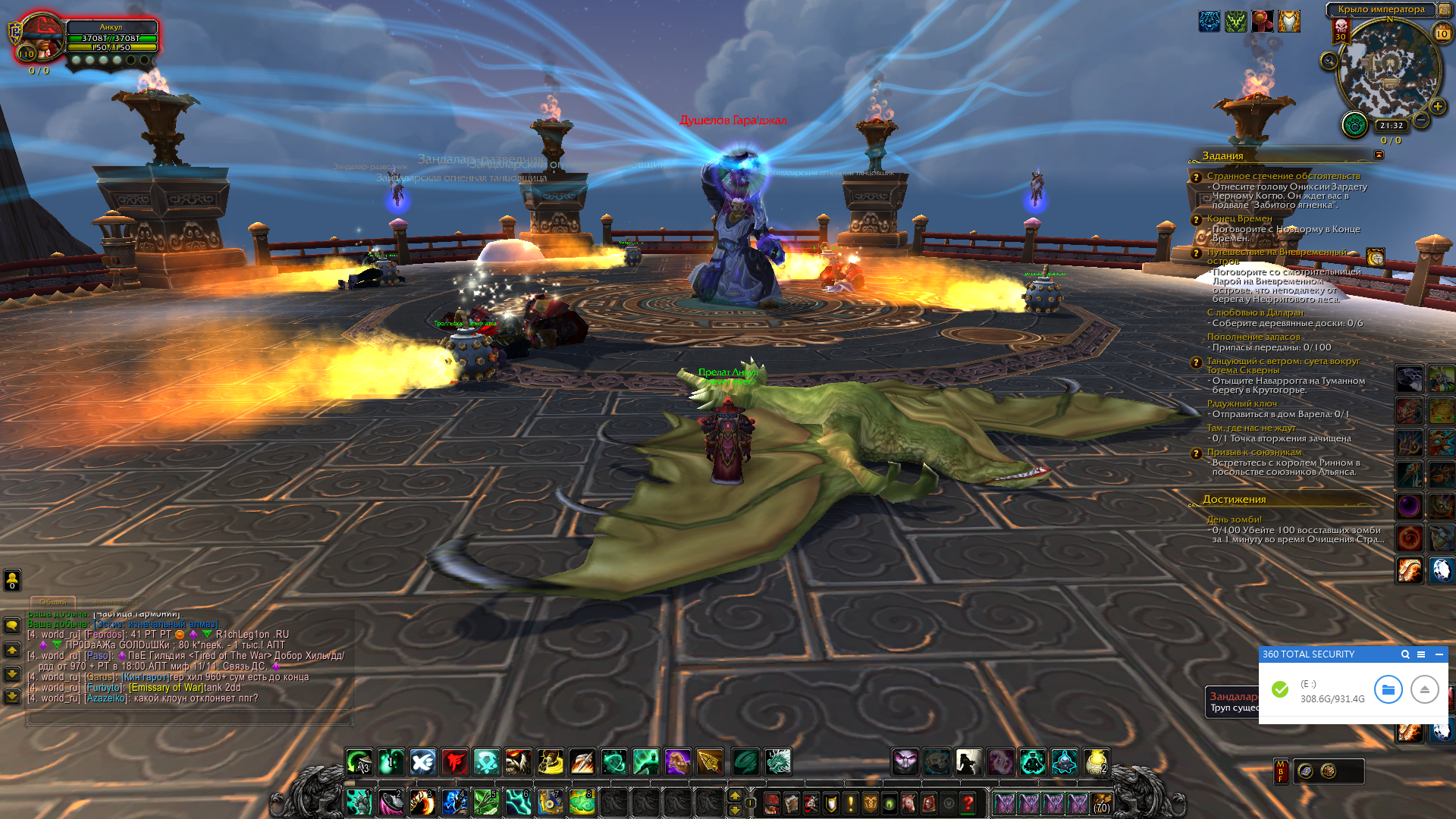Switch to the Журнал боя chat tab

(115, 602)
